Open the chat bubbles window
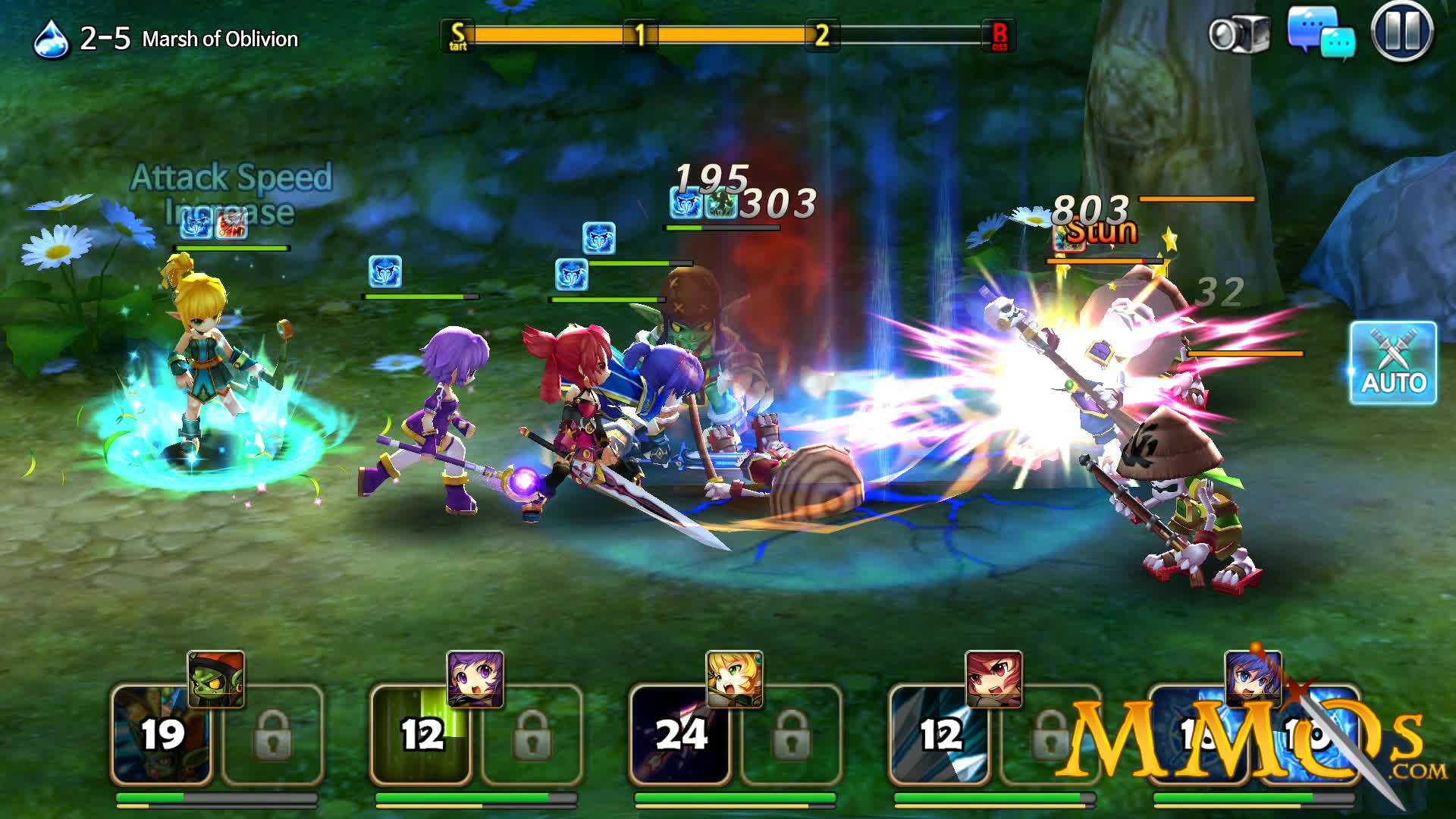This screenshot has width=1456, height=819. [x=1321, y=33]
